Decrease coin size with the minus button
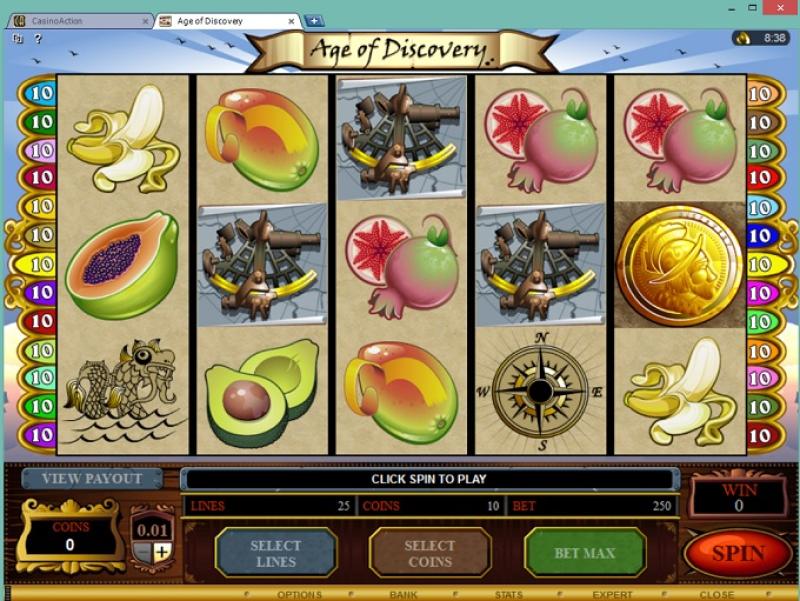This screenshot has width=800, height=601. [x=143, y=551]
